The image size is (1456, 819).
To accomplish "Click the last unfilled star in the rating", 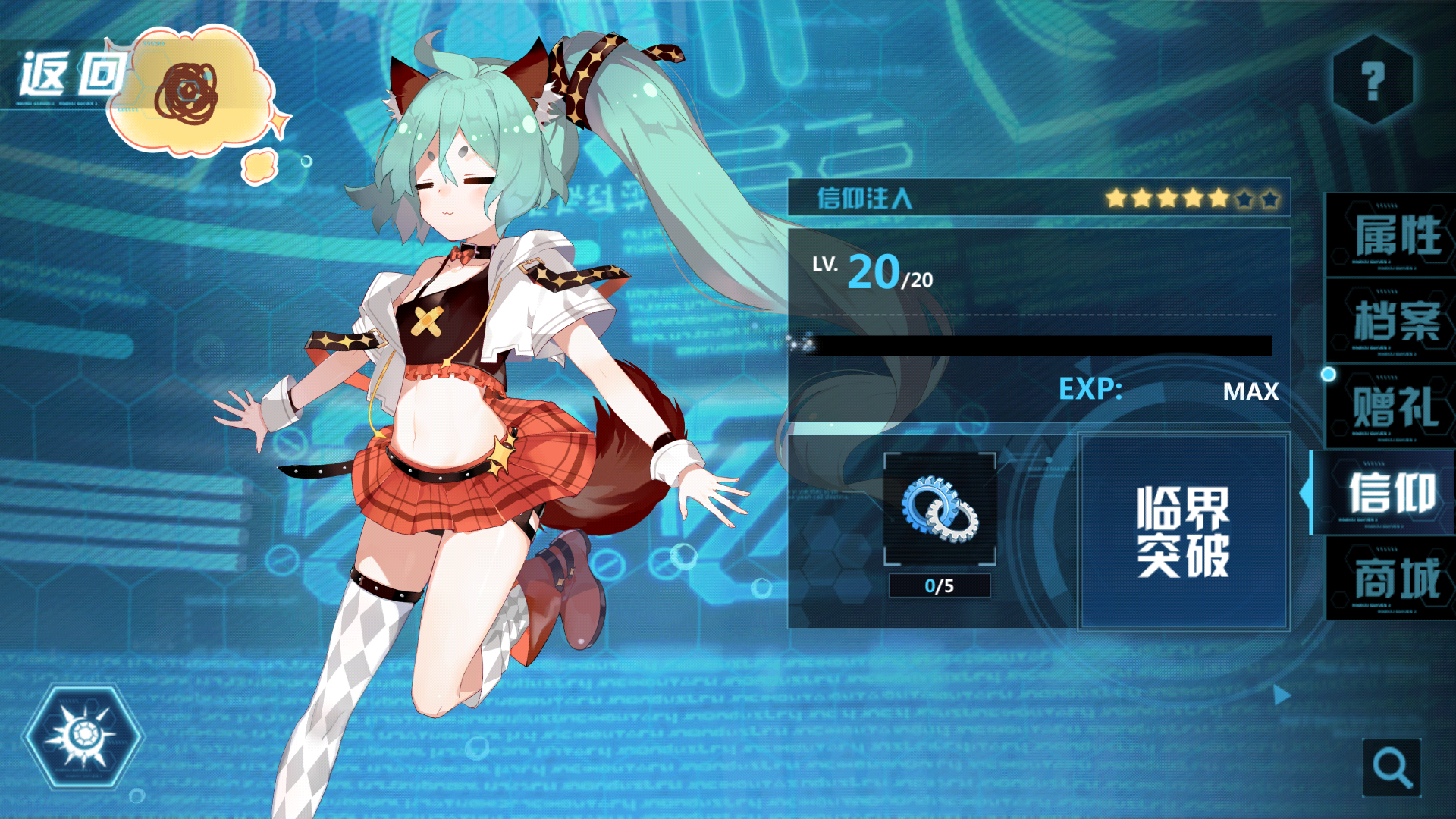I will coord(1272,200).
